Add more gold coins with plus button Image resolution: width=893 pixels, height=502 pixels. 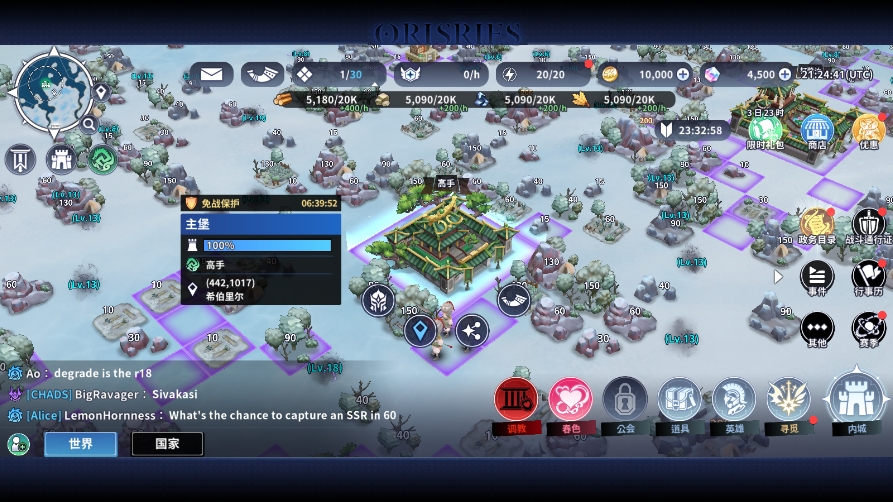point(683,74)
